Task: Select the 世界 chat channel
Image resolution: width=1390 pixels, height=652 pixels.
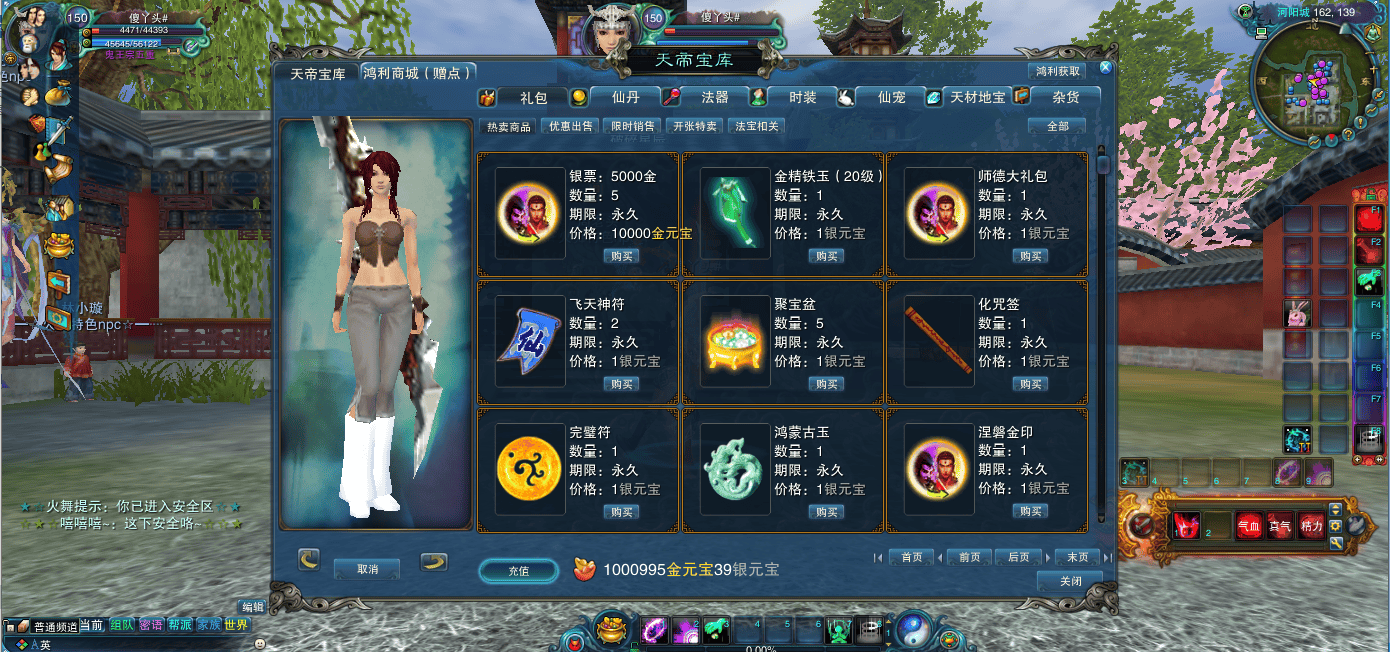Action: coord(236,625)
